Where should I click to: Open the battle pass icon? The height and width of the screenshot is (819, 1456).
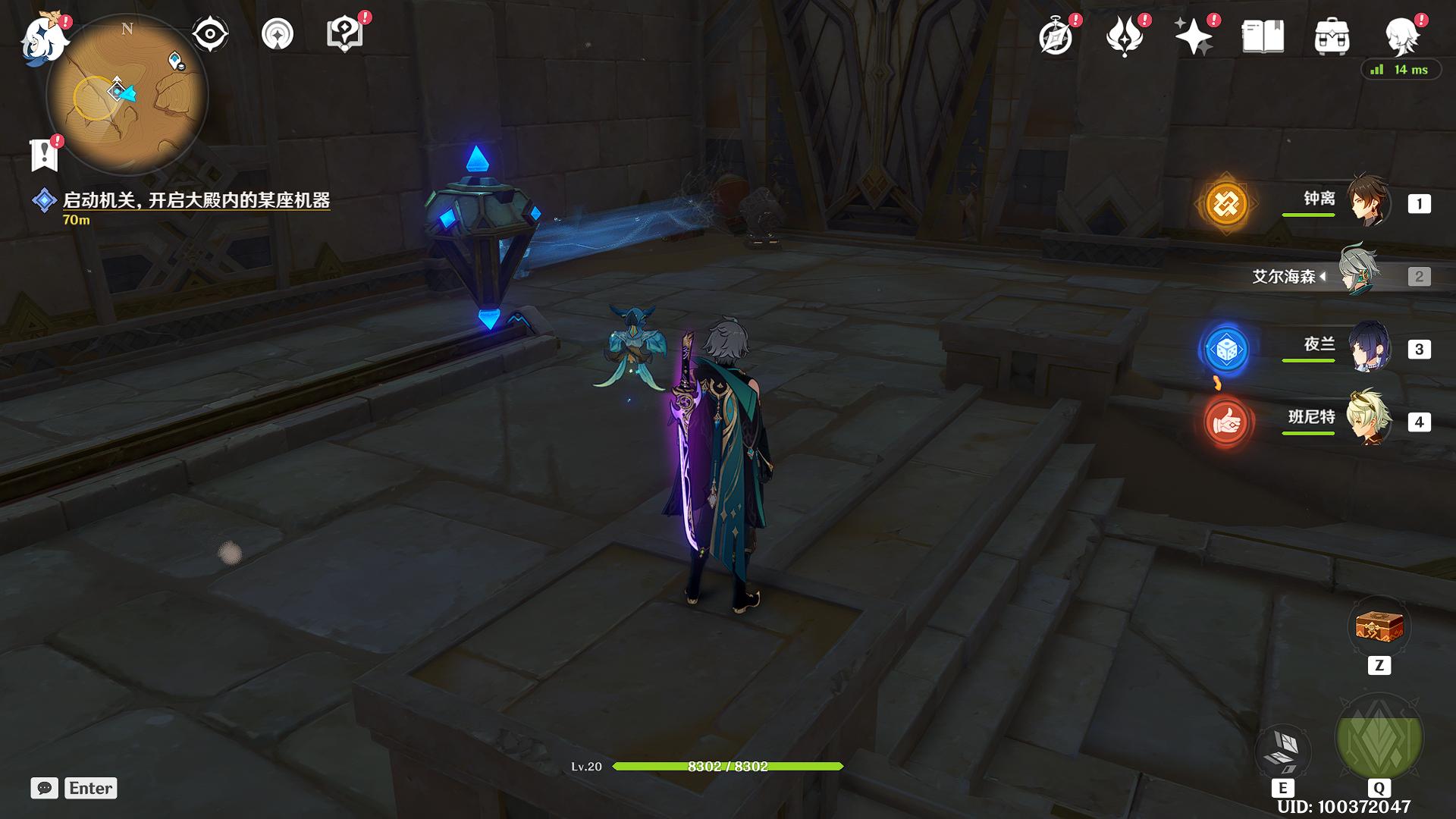1125,36
